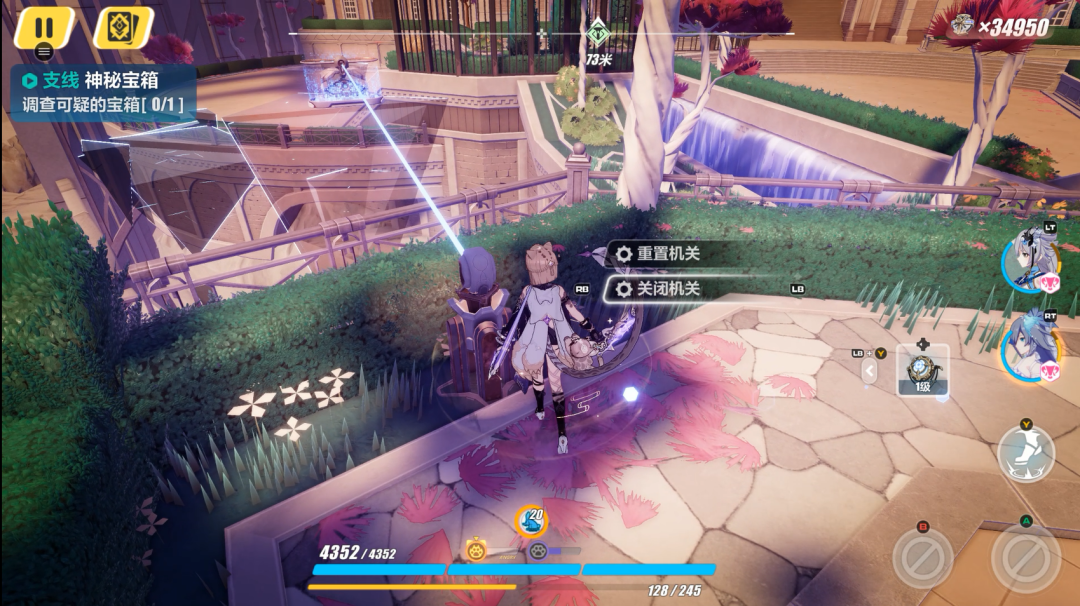Select the 关闭机关 interaction option
The height and width of the screenshot is (606, 1080).
tap(667, 289)
